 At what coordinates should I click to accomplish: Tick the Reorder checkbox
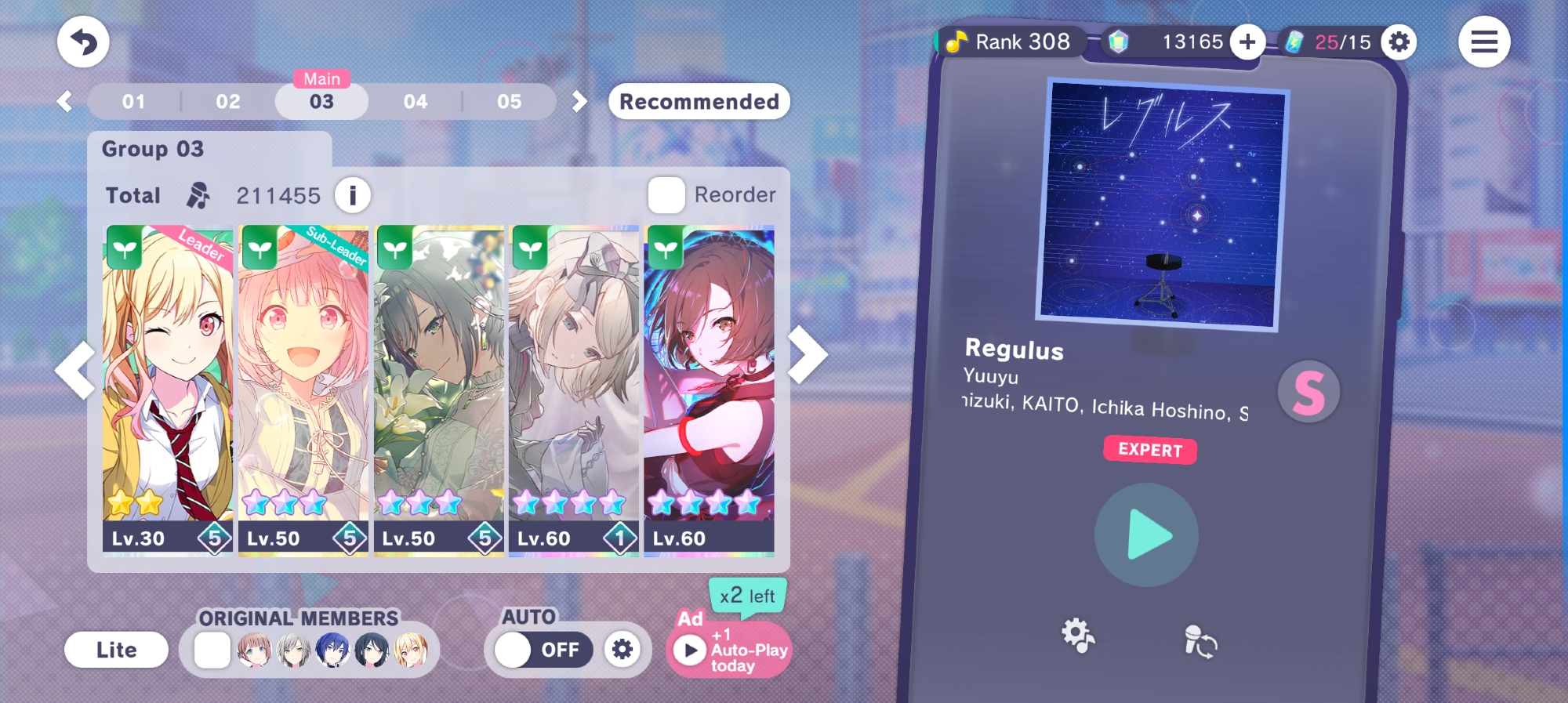point(666,195)
